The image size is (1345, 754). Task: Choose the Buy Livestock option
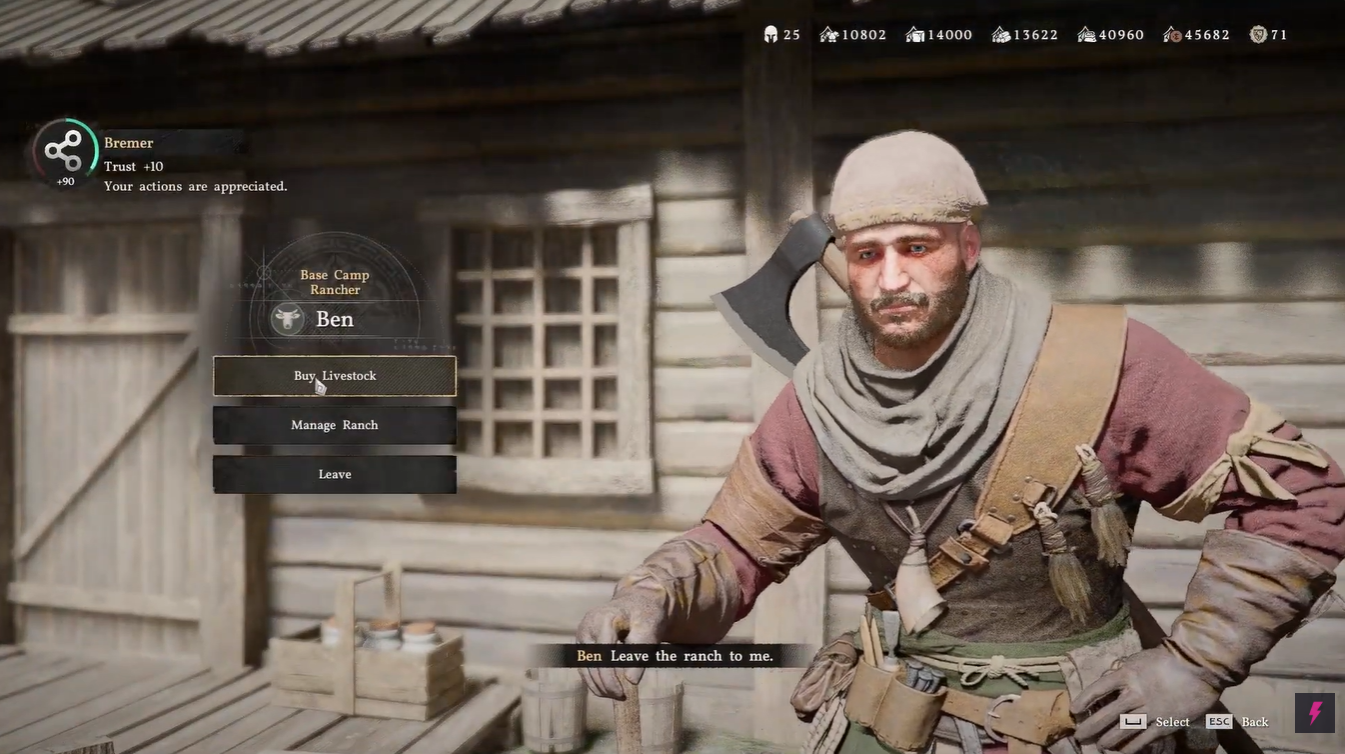point(334,376)
